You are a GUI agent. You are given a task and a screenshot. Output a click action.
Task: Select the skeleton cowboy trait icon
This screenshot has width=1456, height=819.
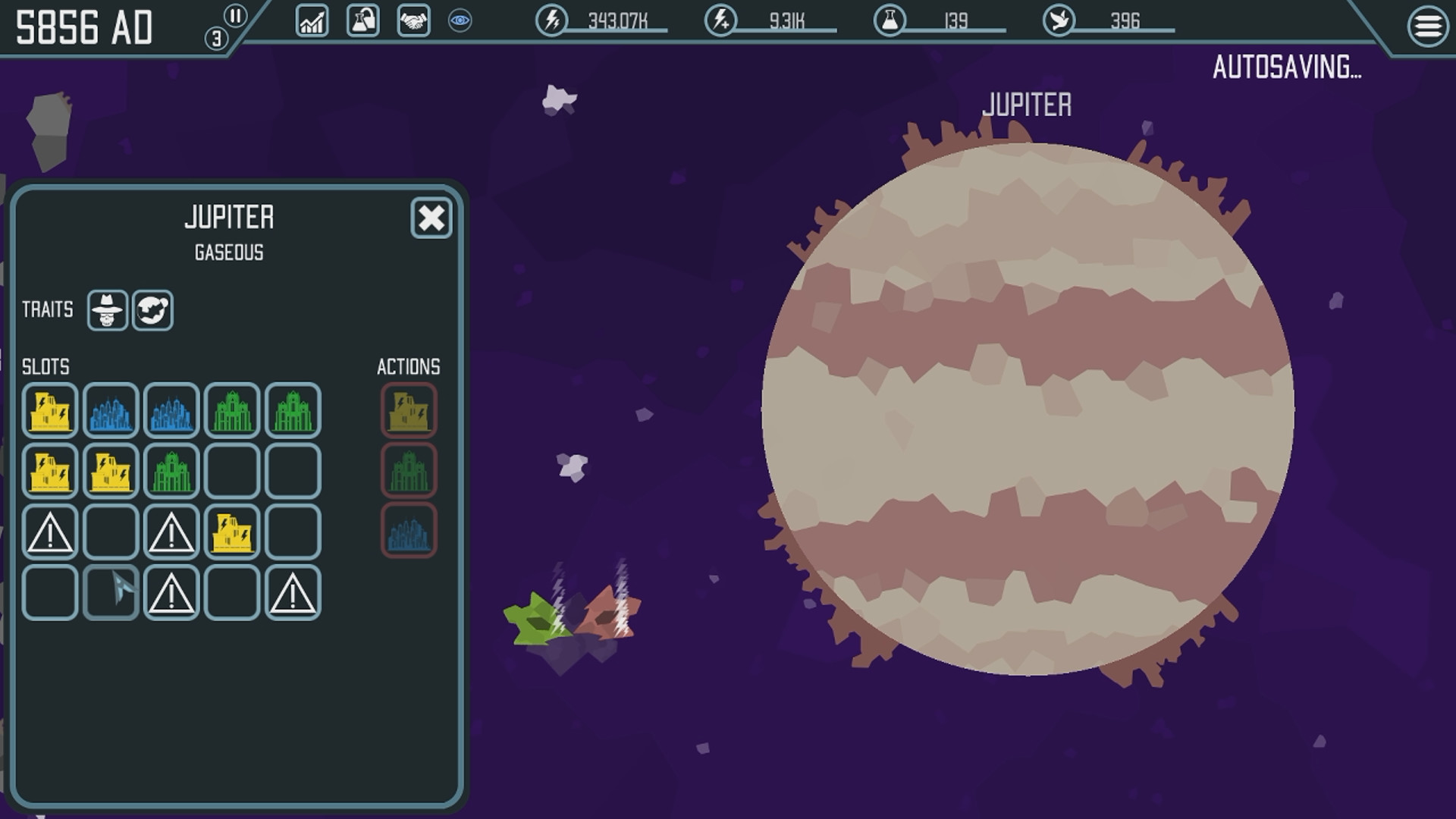[106, 309]
